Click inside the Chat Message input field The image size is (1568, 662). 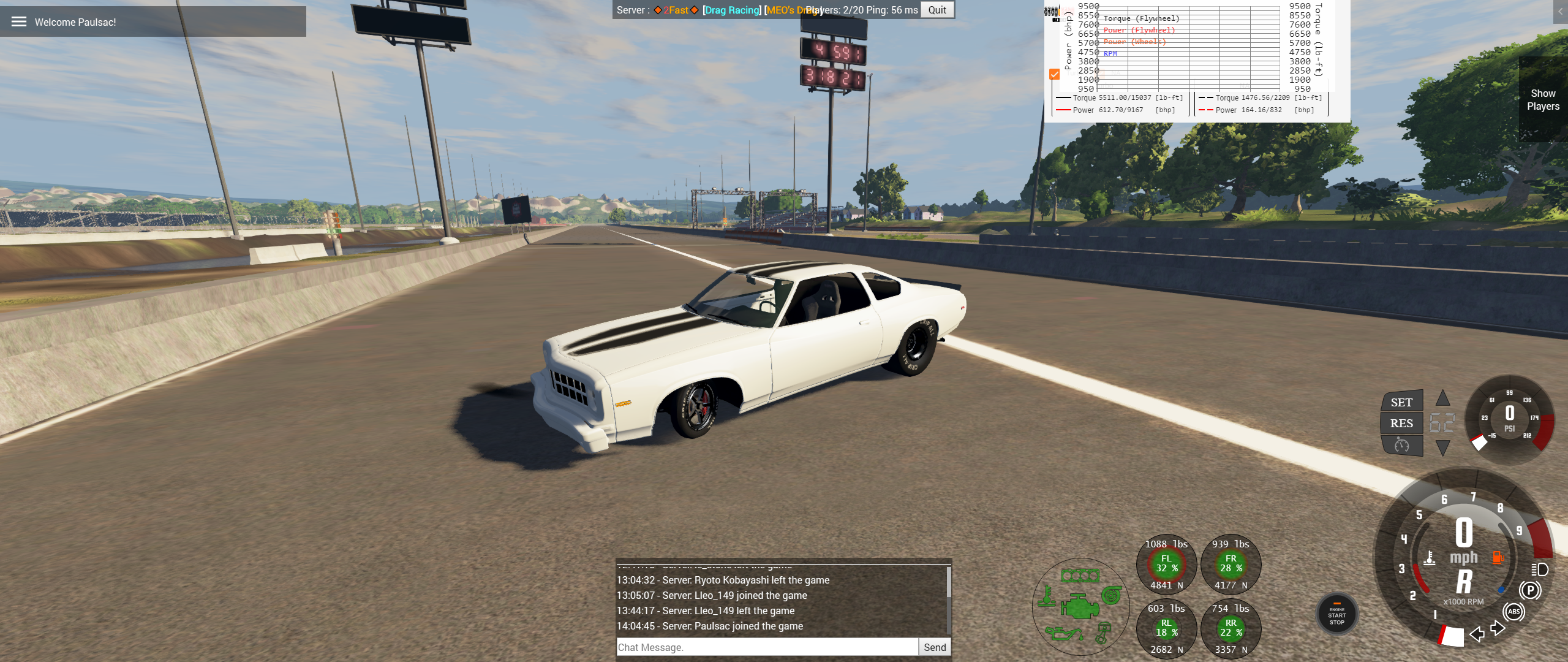(766, 647)
